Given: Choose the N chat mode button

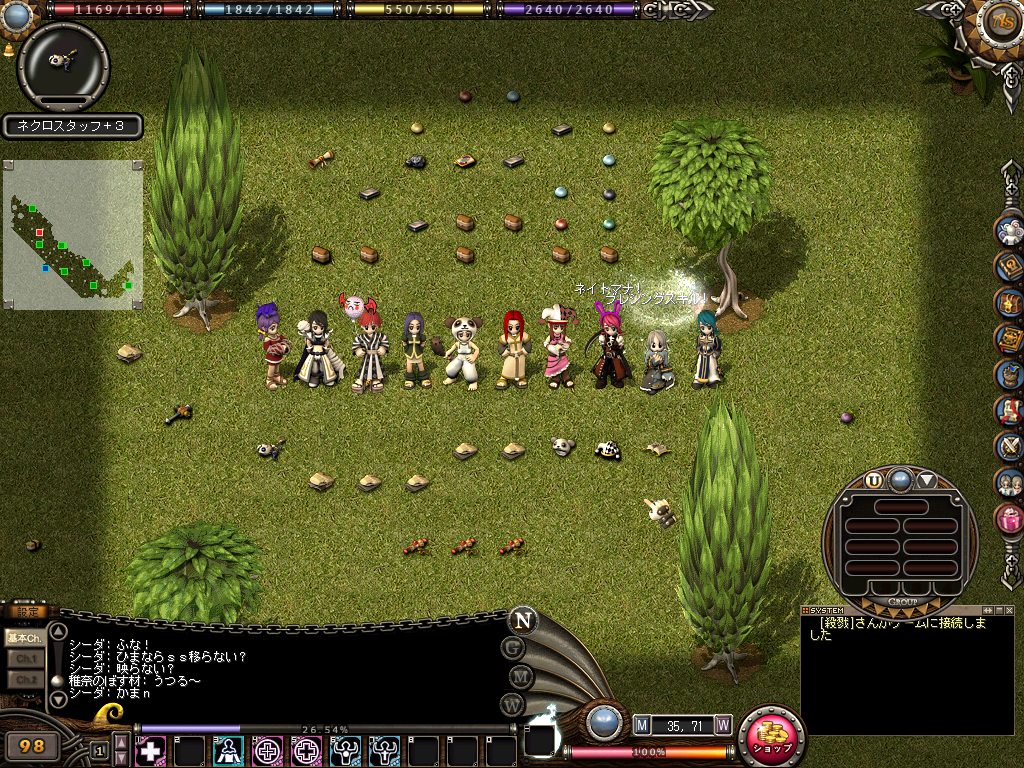Looking at the screenshot, I should click(522, 619).
